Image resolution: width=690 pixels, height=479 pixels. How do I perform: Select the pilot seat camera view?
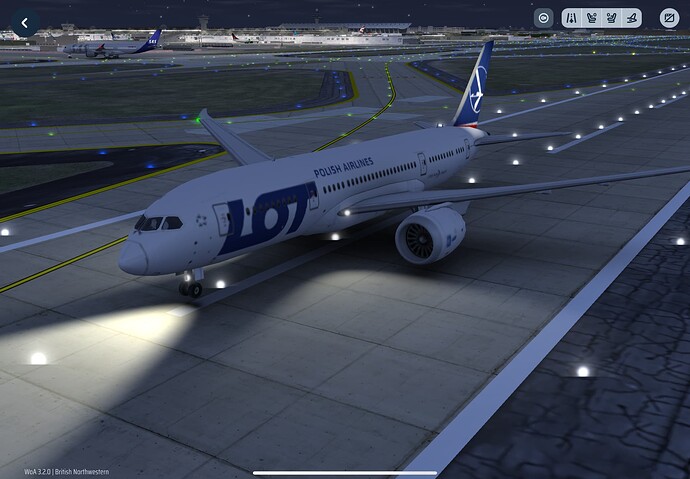[591, 18]
